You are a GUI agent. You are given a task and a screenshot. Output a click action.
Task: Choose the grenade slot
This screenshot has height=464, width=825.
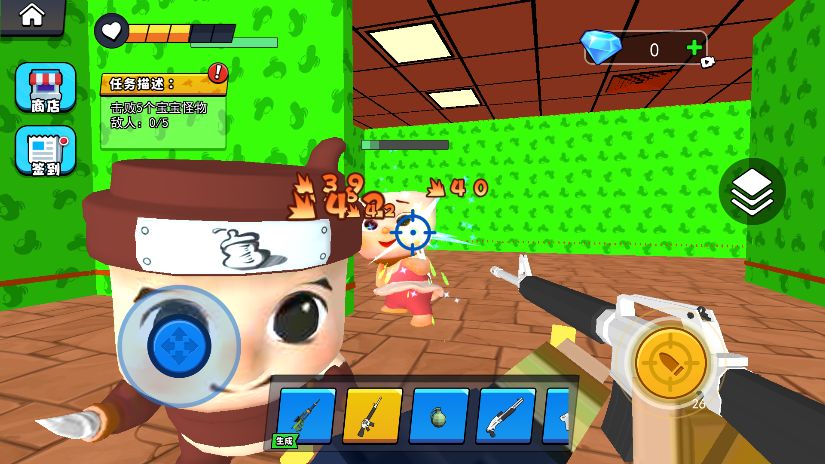[x=438, y=415]
